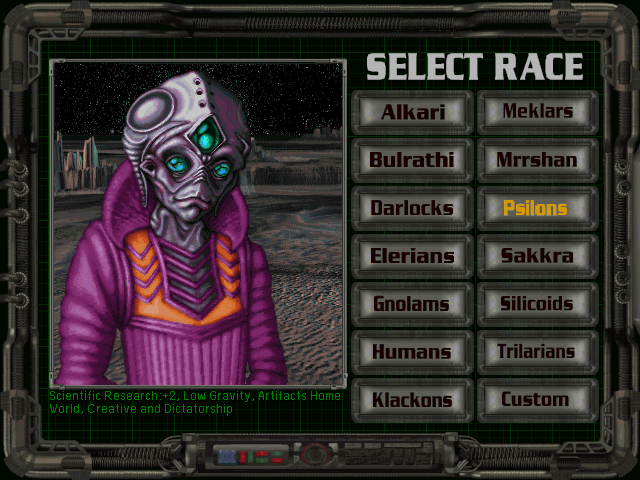Select the Humans race
This screenshot has height=480, width=640.
click(x=411, y=352)
